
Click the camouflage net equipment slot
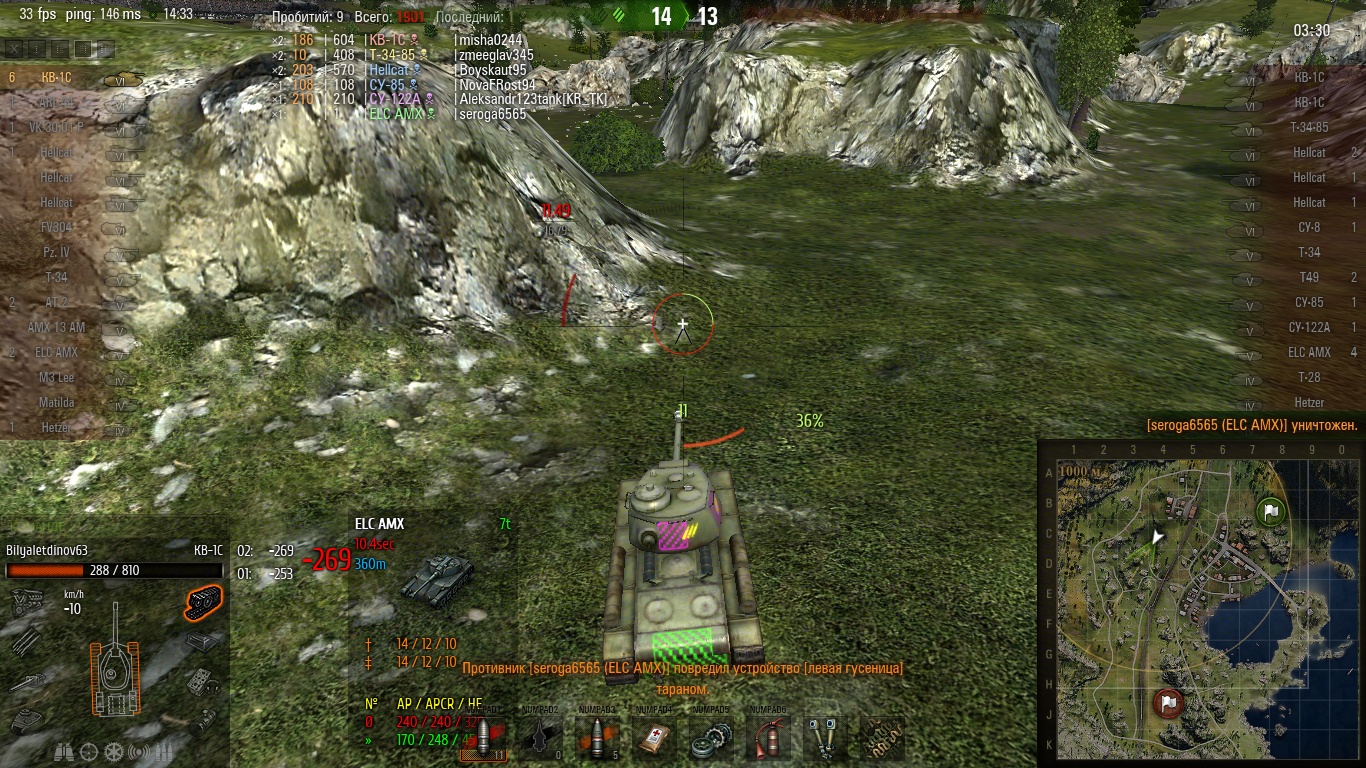click(x=881, y=738)
